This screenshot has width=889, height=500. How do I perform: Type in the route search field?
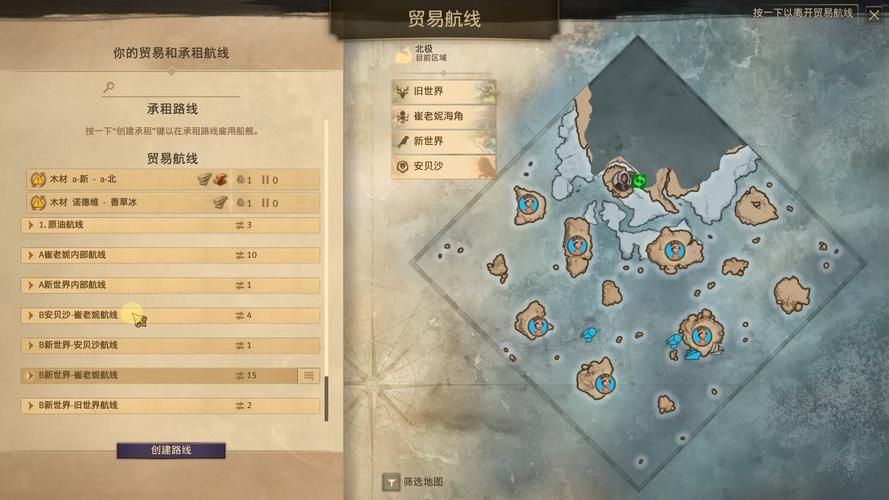click(x=175, y=88)
